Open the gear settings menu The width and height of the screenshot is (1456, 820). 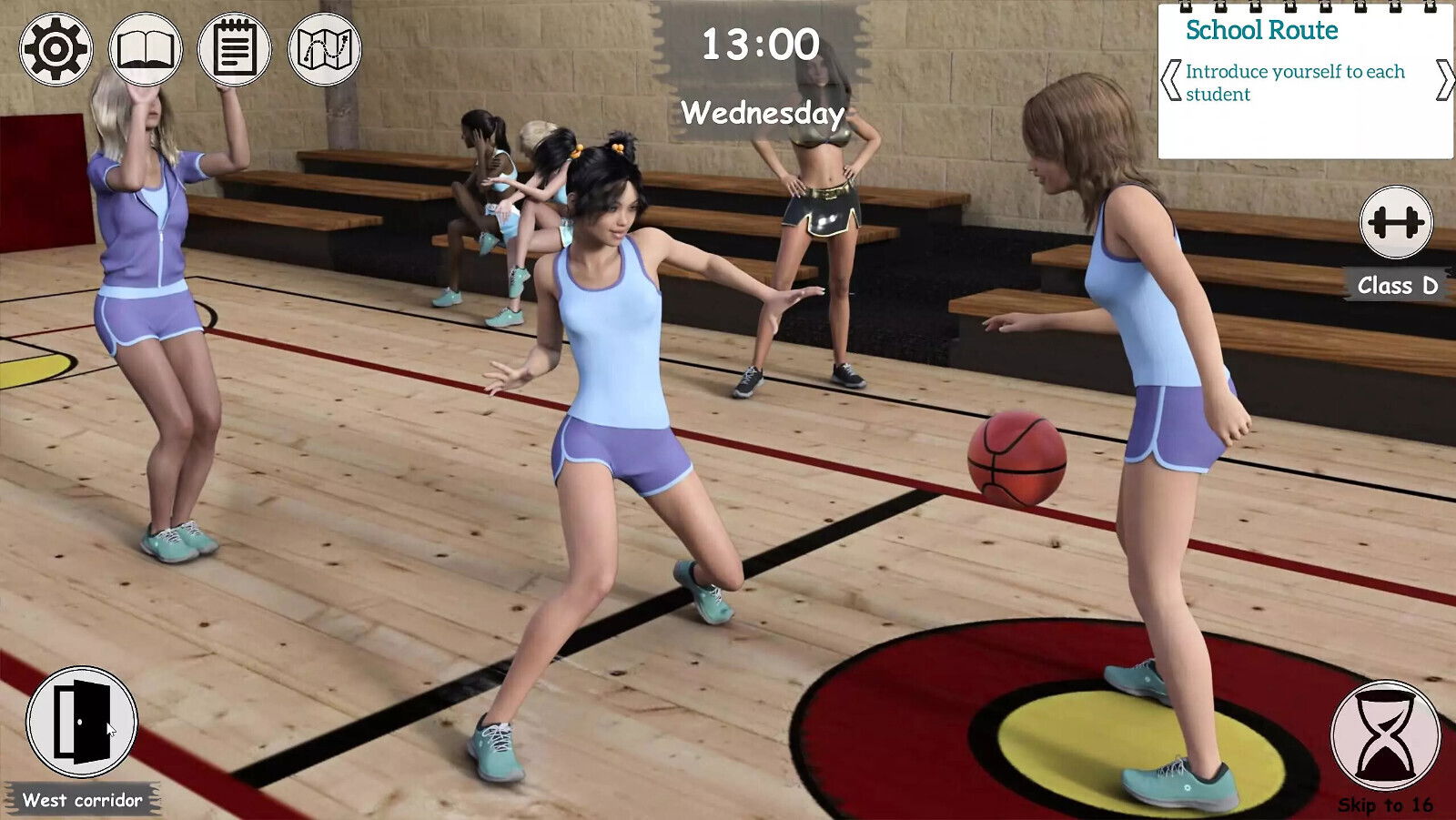56,49
